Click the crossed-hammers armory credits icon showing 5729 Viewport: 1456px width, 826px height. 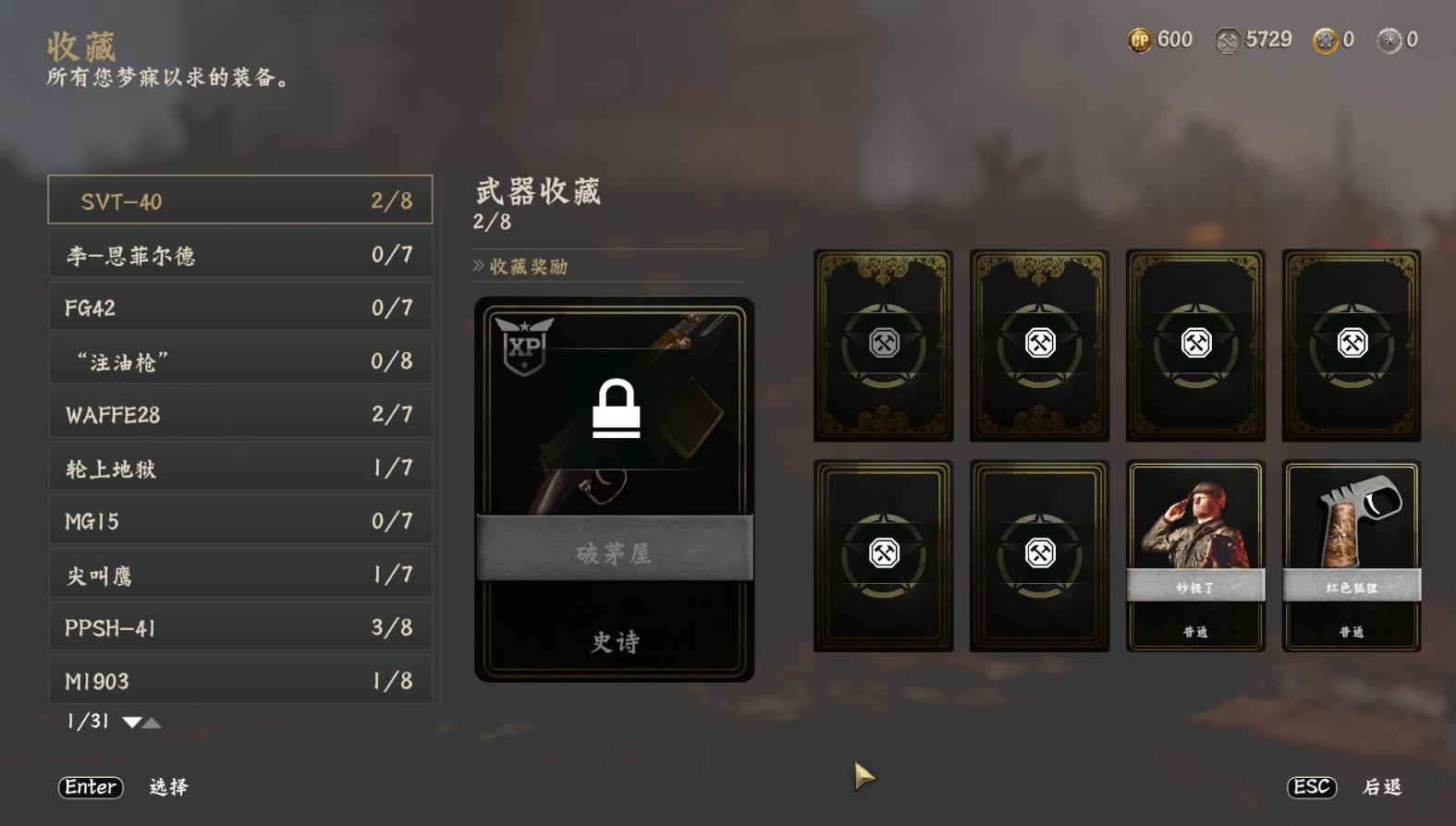1230,40
